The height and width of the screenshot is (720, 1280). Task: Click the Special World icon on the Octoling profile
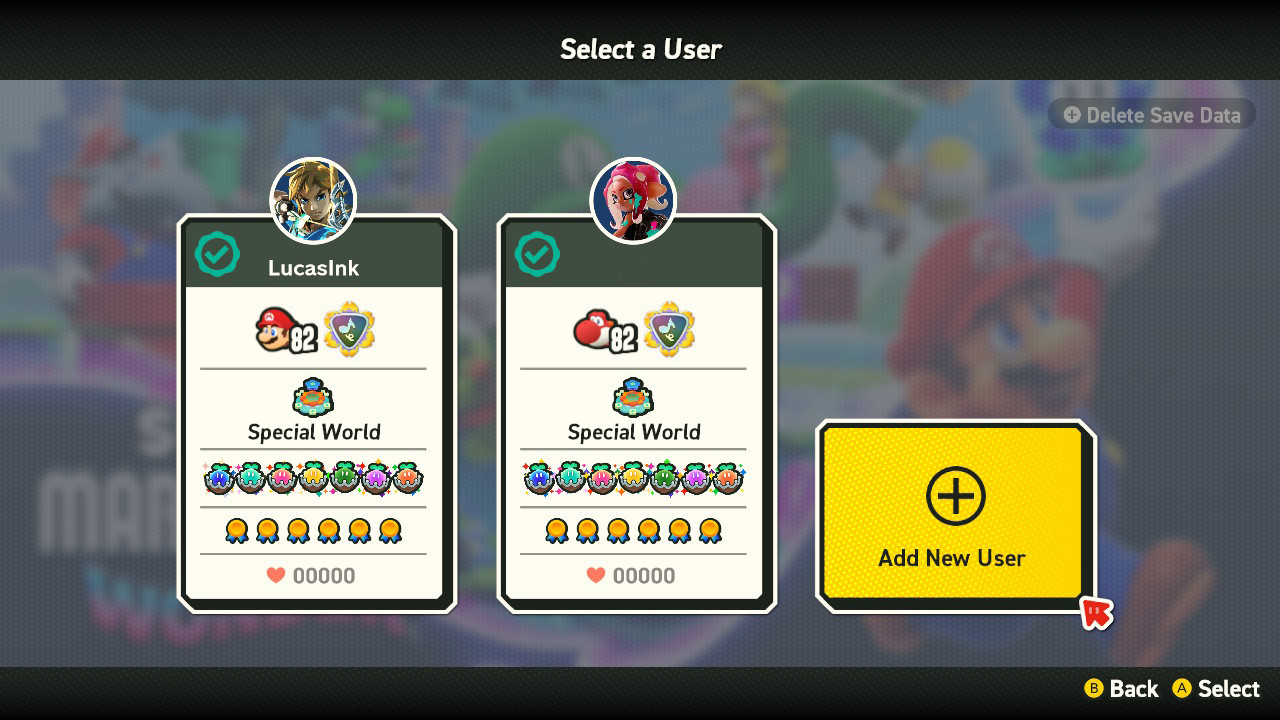[x=633, y=395]
